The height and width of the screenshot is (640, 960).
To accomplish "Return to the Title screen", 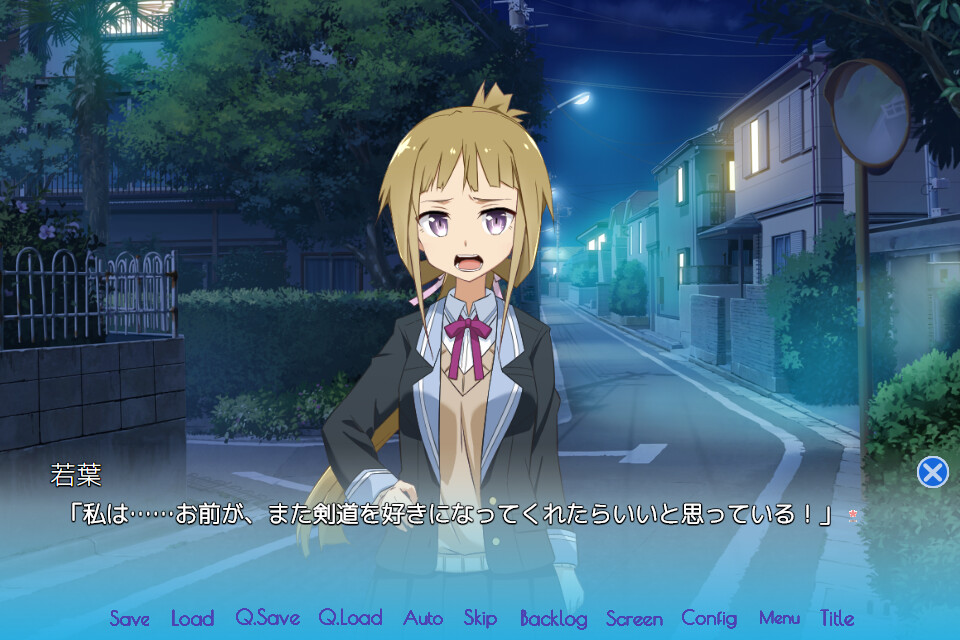I will 837,618.
